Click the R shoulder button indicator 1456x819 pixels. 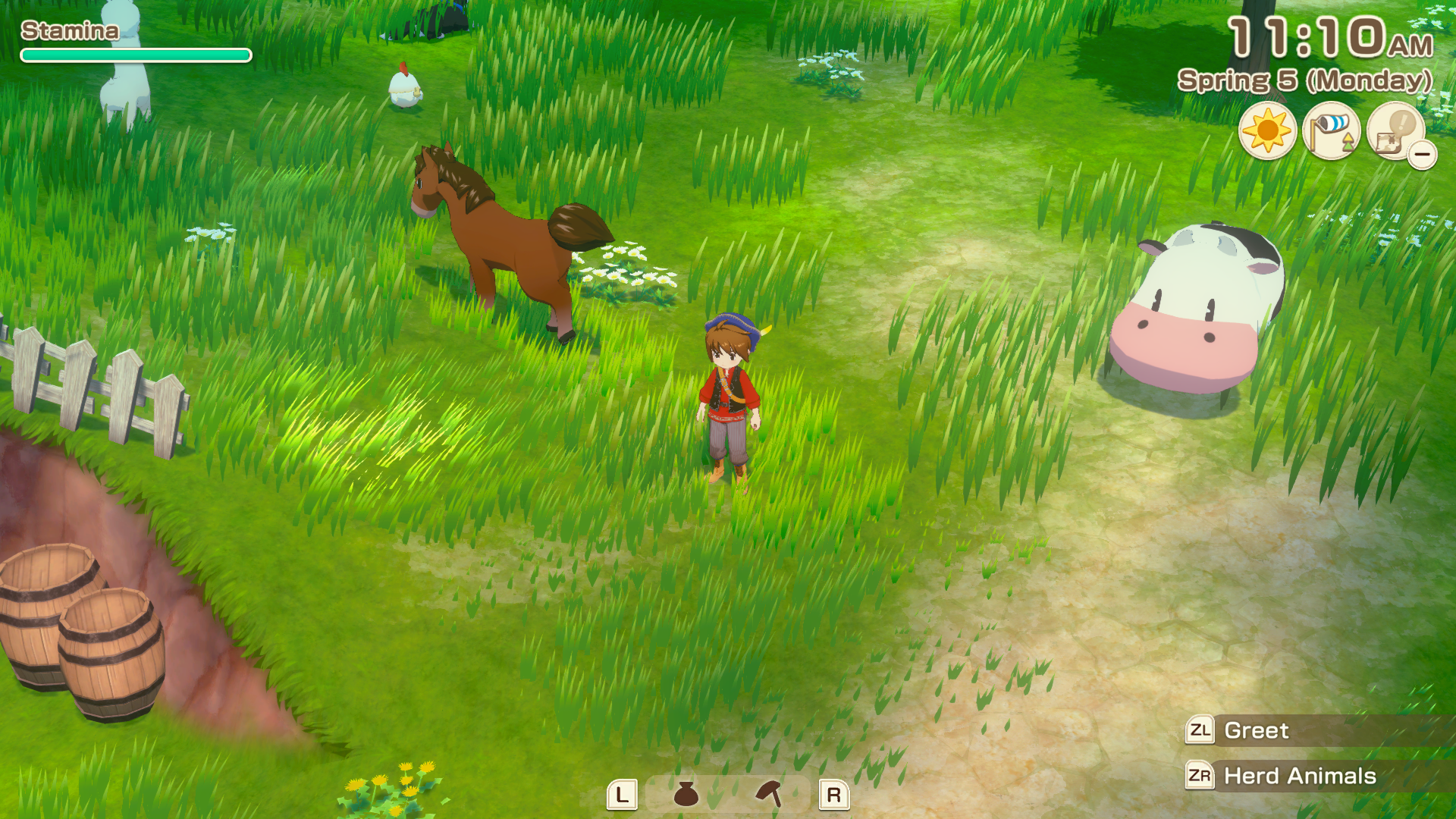tap(834, 795)
